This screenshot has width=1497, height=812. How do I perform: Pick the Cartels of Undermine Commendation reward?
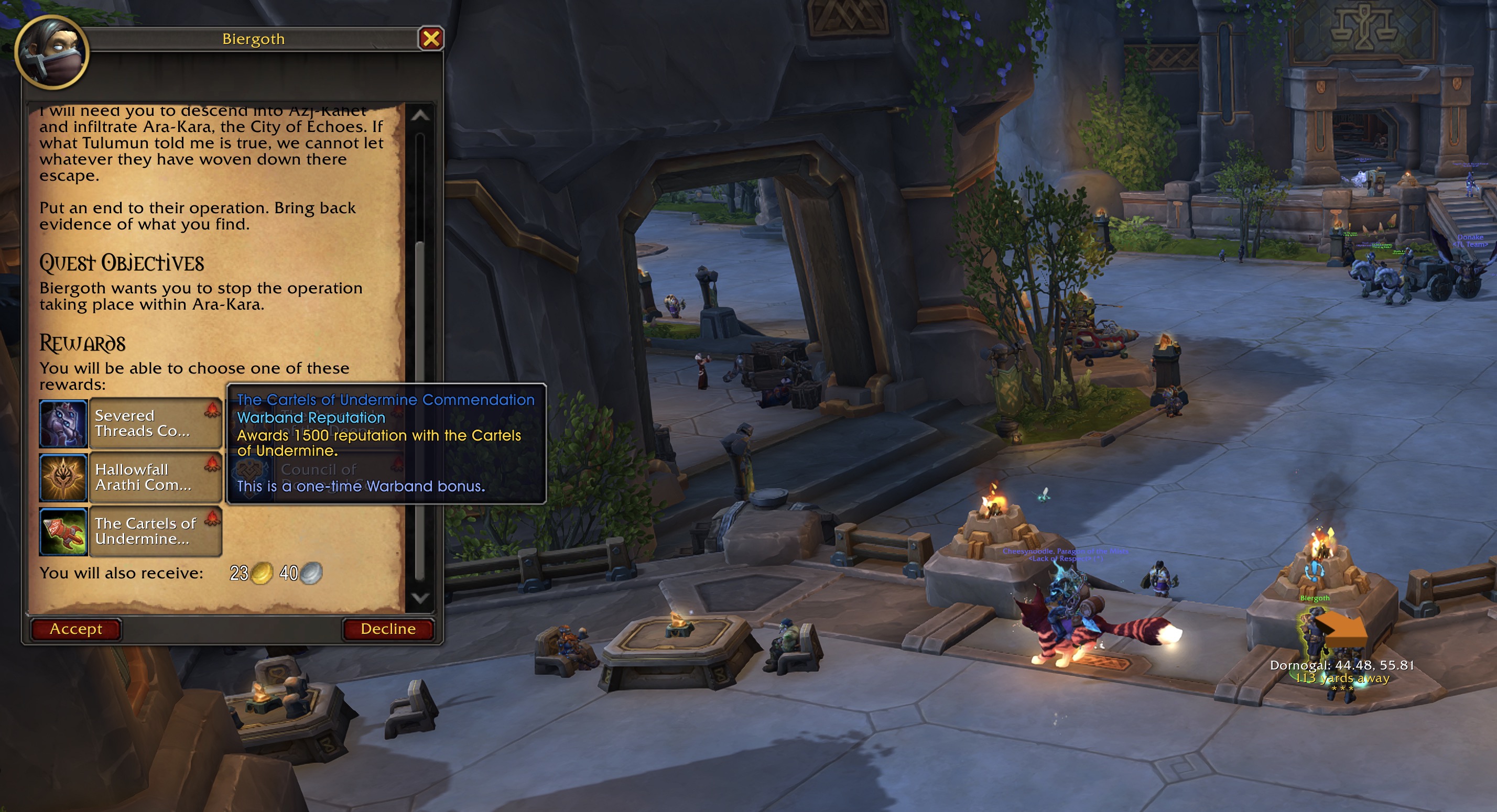pos(130,531)
